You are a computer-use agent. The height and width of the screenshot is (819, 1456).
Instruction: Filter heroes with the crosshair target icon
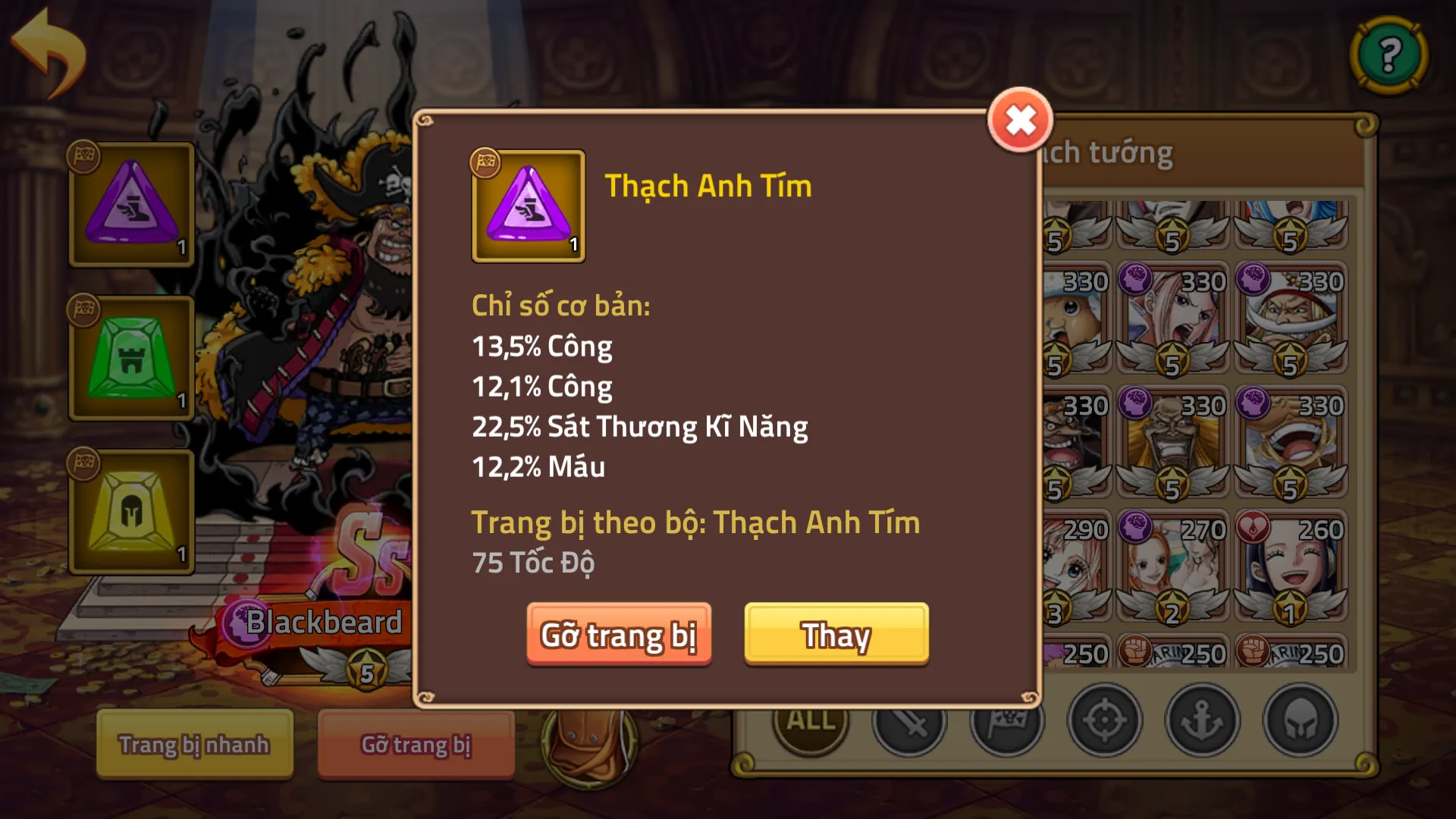coord(1104,720)
